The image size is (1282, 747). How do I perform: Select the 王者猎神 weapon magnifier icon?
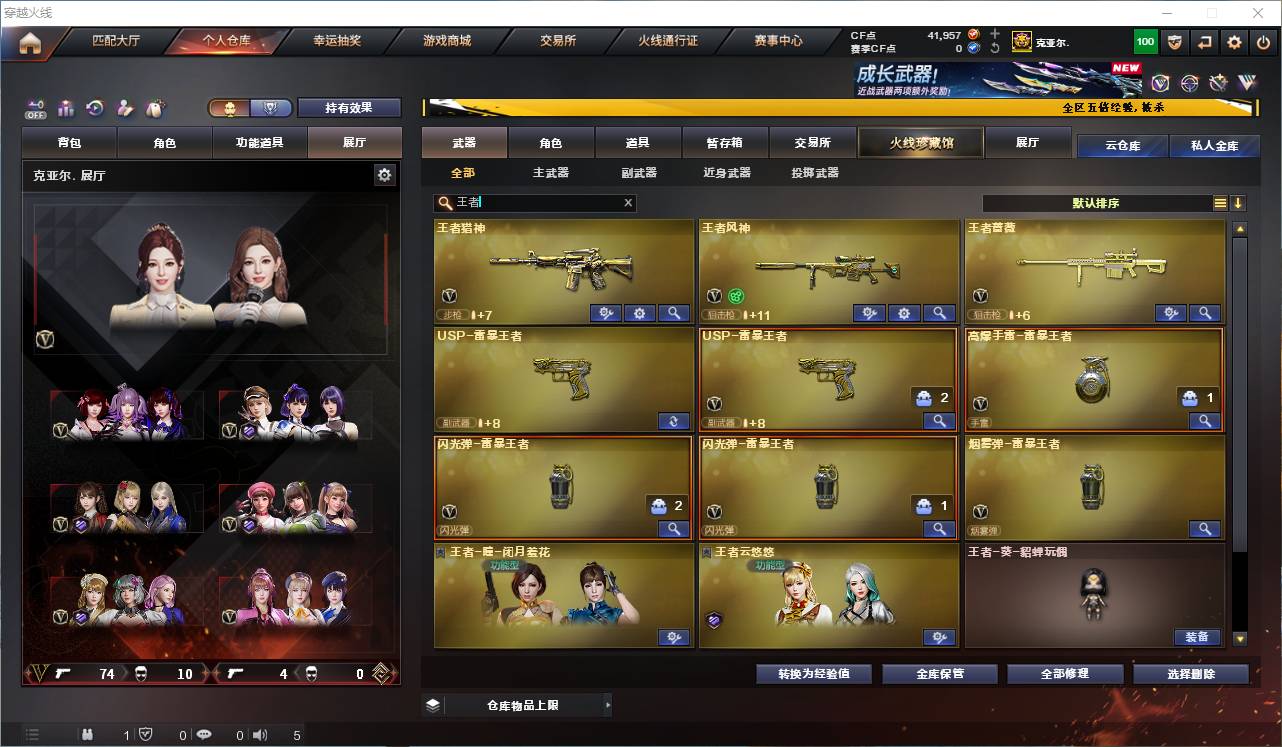673,313
